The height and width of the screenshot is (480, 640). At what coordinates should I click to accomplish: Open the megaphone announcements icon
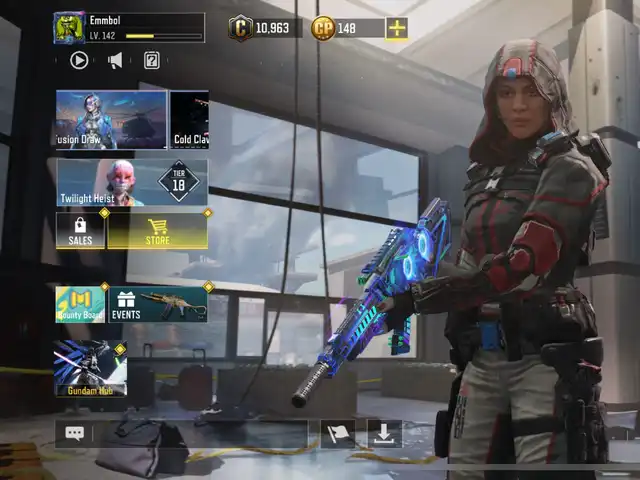coord(115,60)
